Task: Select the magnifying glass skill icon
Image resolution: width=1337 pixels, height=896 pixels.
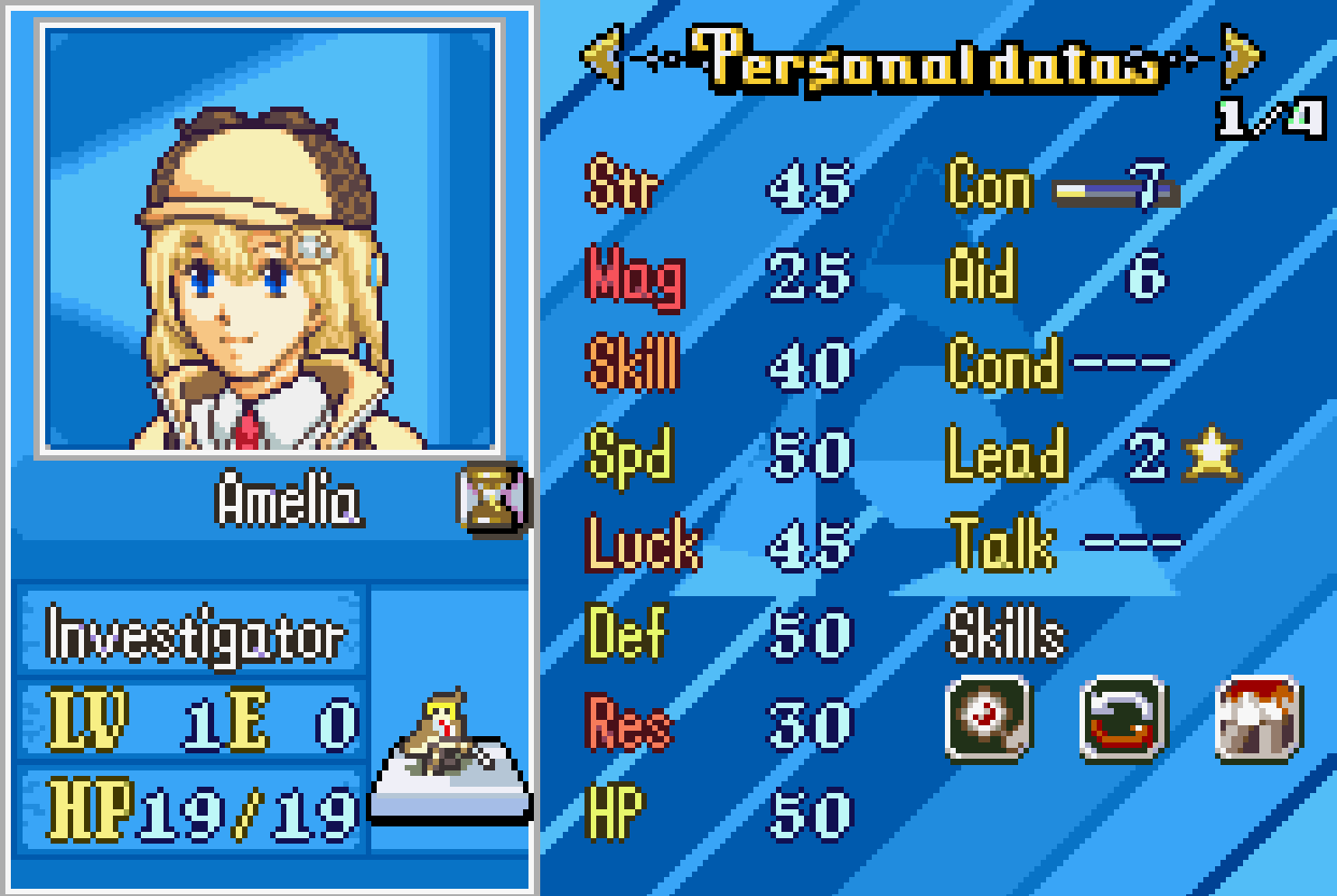Action: coord(987,719)
